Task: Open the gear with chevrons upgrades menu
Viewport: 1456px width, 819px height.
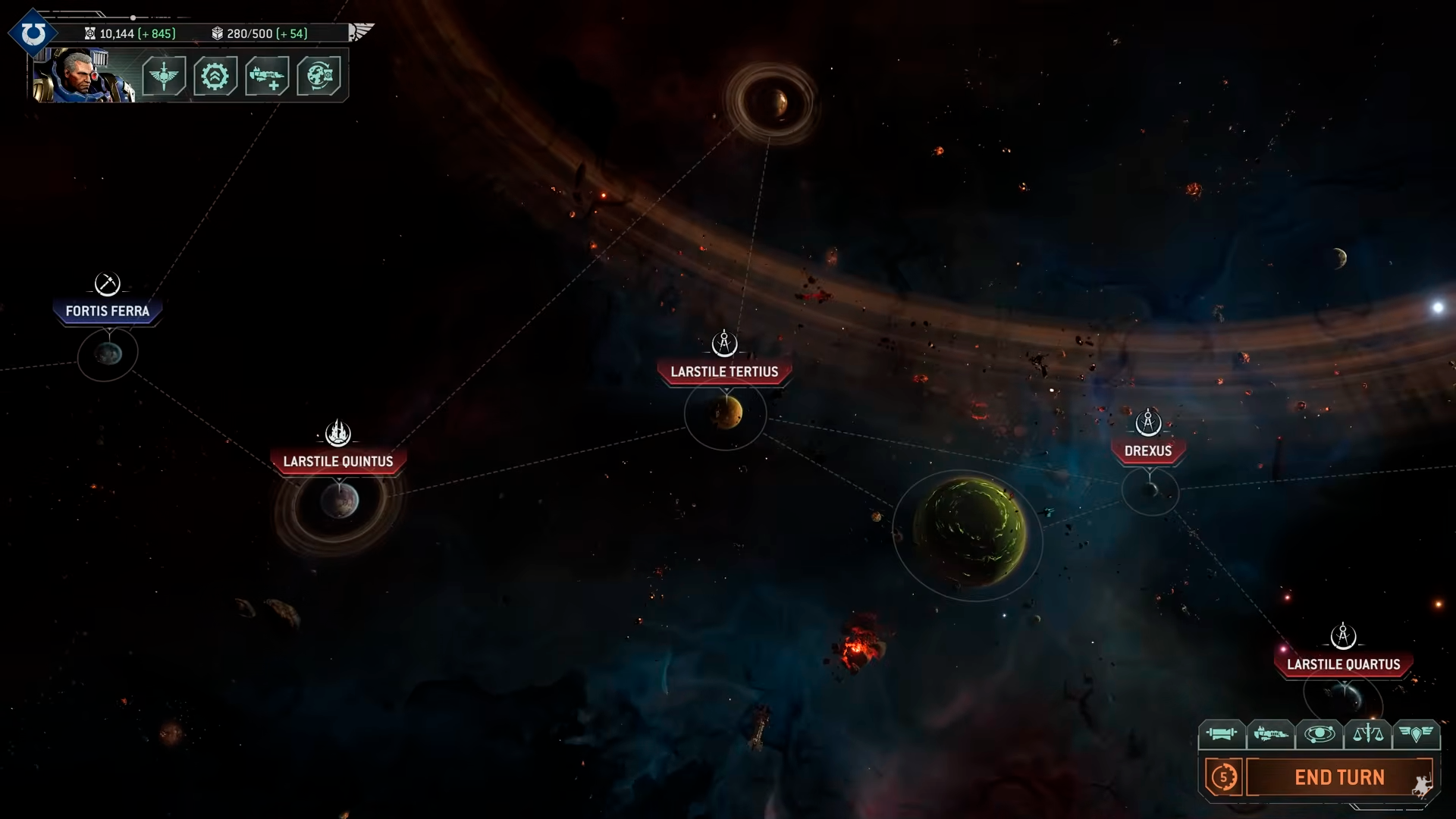Action: pyautogui.click(x=215, y=76)
